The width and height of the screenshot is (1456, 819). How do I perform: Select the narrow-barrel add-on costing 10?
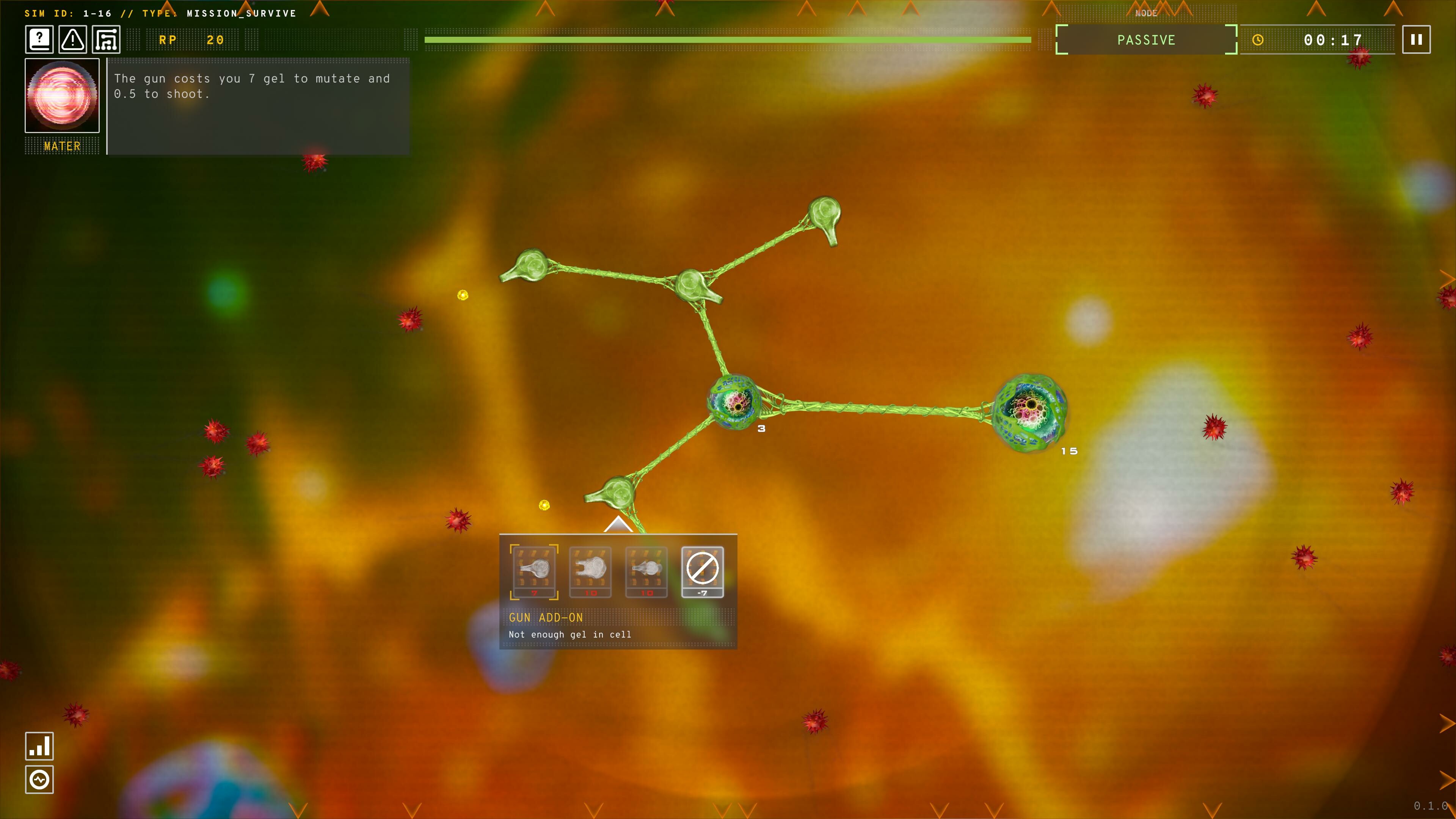click(645, 572)
